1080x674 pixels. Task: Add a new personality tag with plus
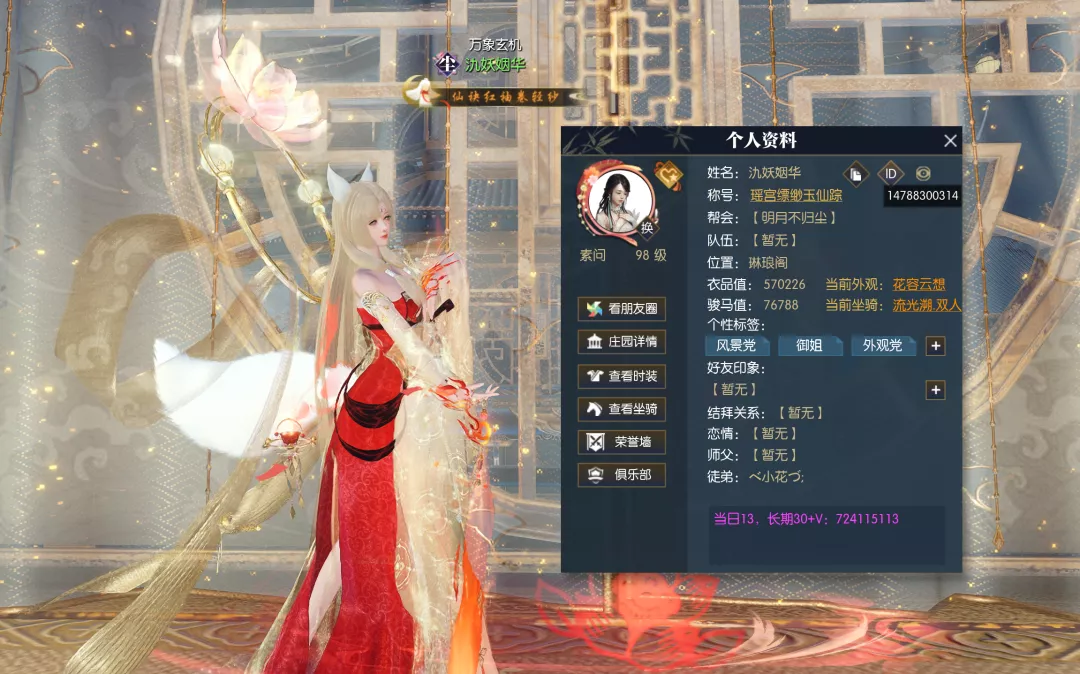point(935,346)
